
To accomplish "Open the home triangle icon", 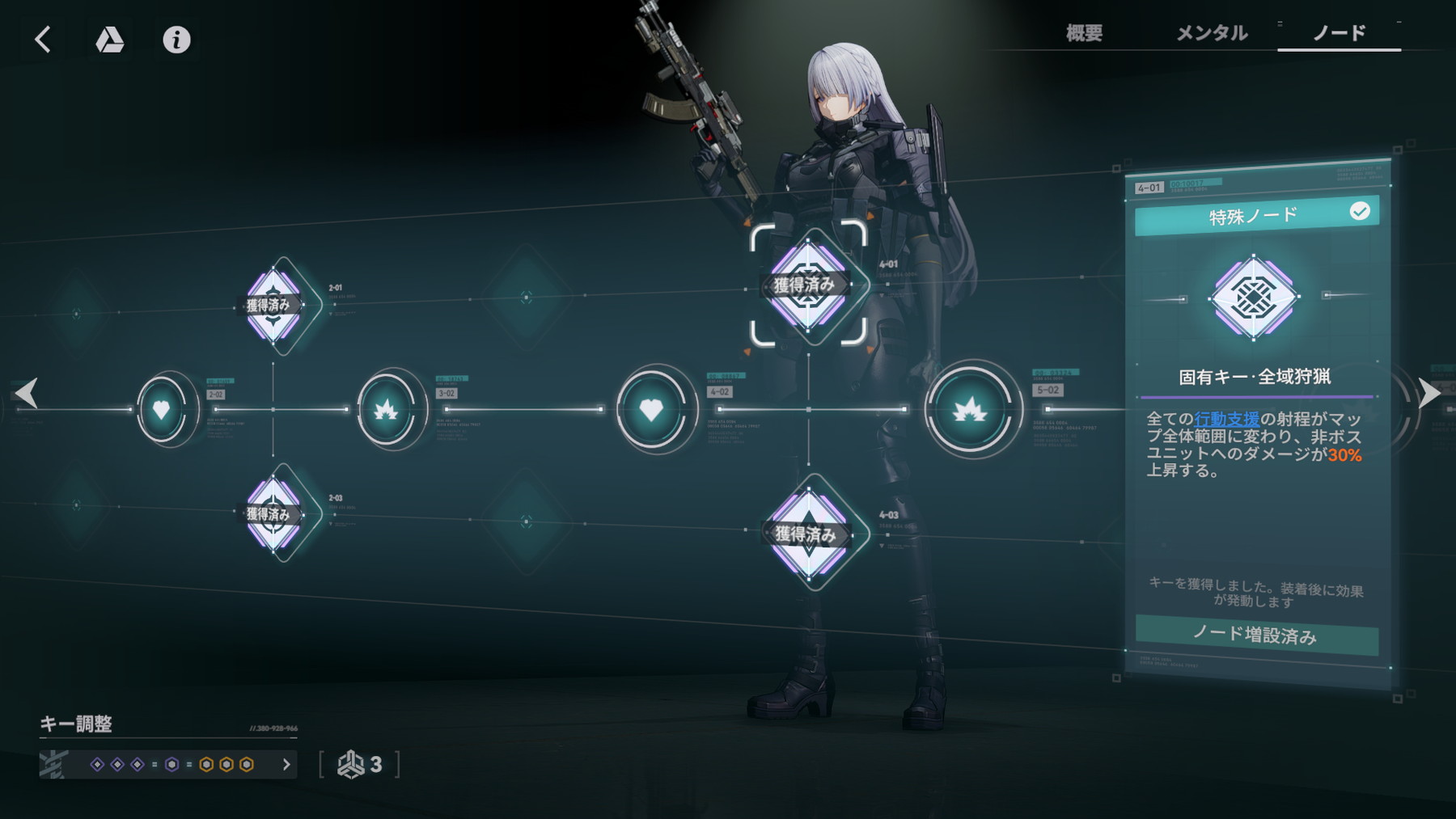I will tap(110, 39).
